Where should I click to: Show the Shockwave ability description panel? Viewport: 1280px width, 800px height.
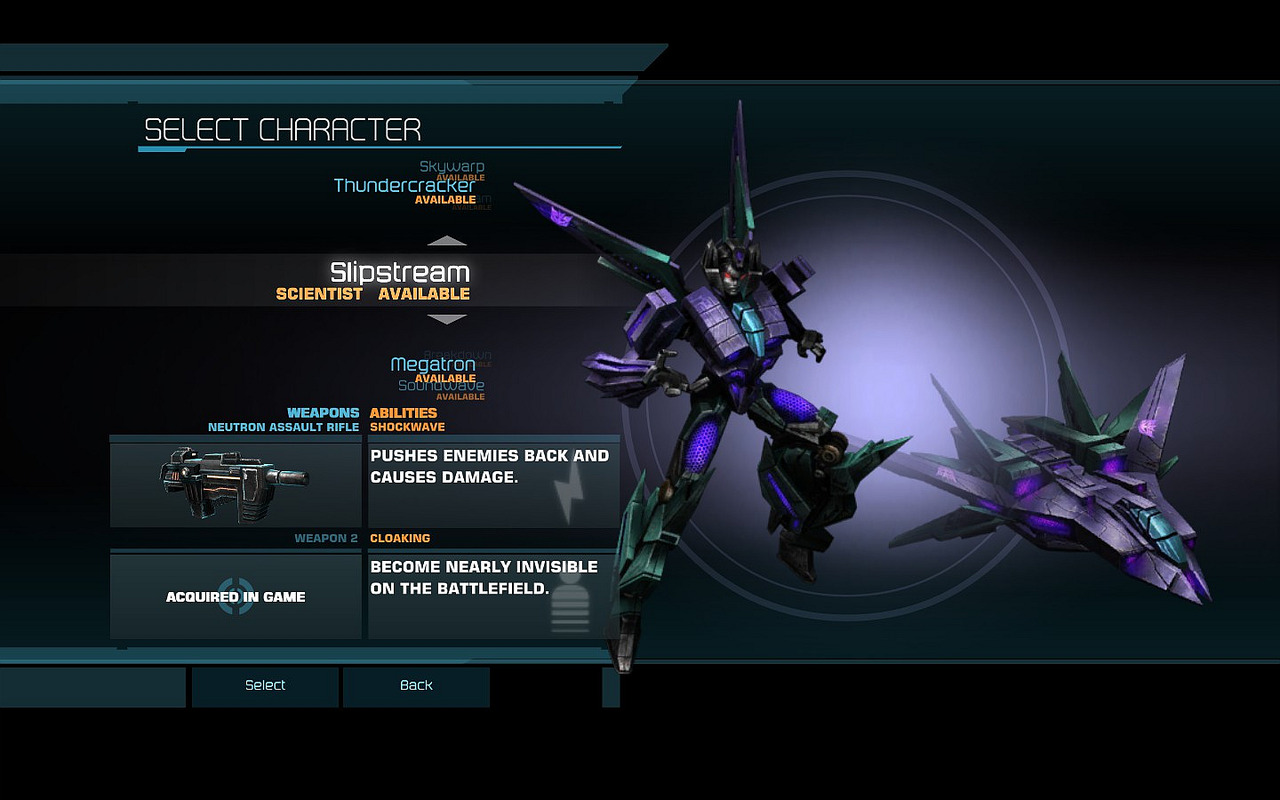point(494,484)
